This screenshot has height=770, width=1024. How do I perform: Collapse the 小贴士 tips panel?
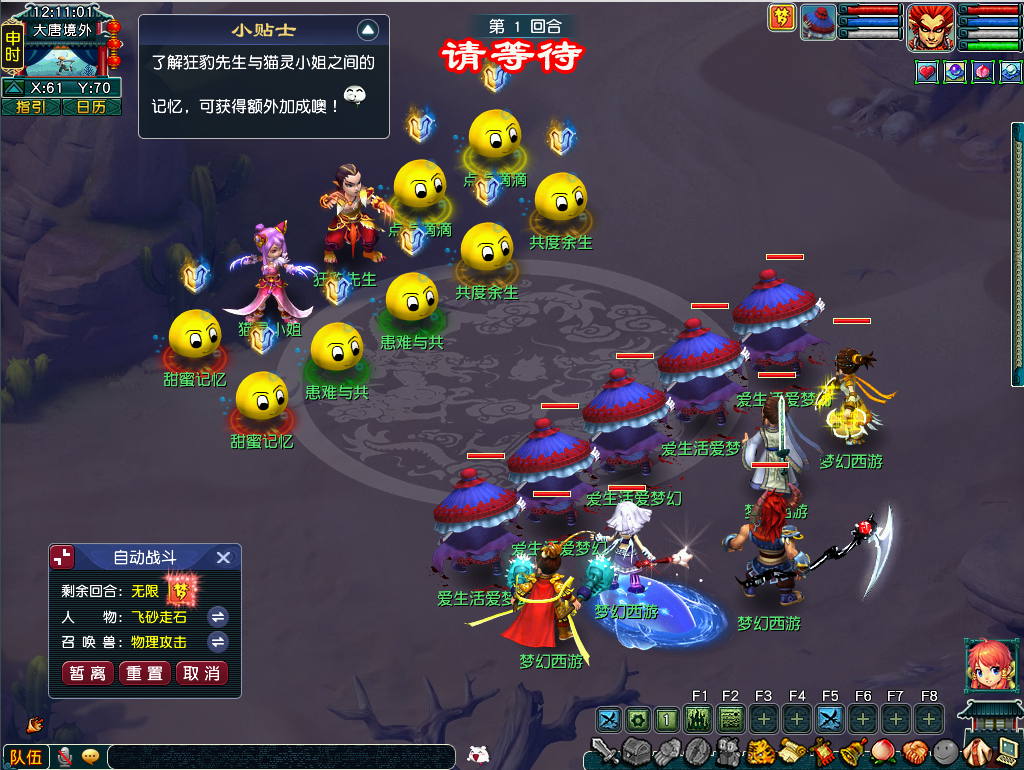point(368,30)
